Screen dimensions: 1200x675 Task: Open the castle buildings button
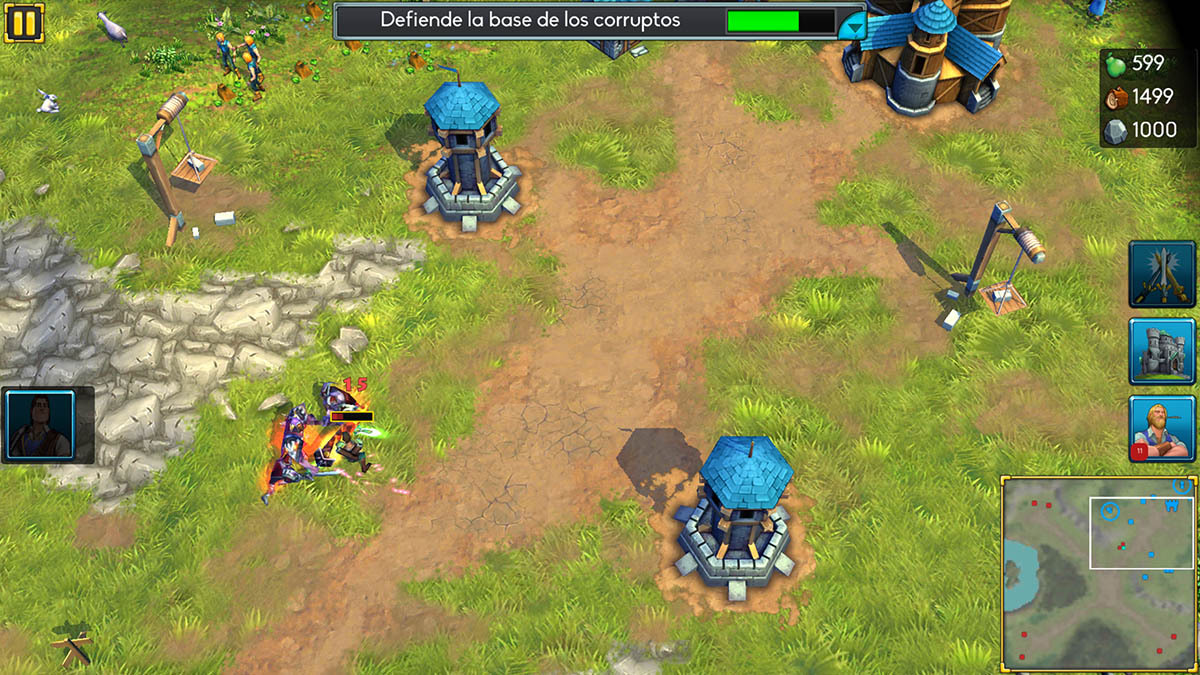[1163, 351]
